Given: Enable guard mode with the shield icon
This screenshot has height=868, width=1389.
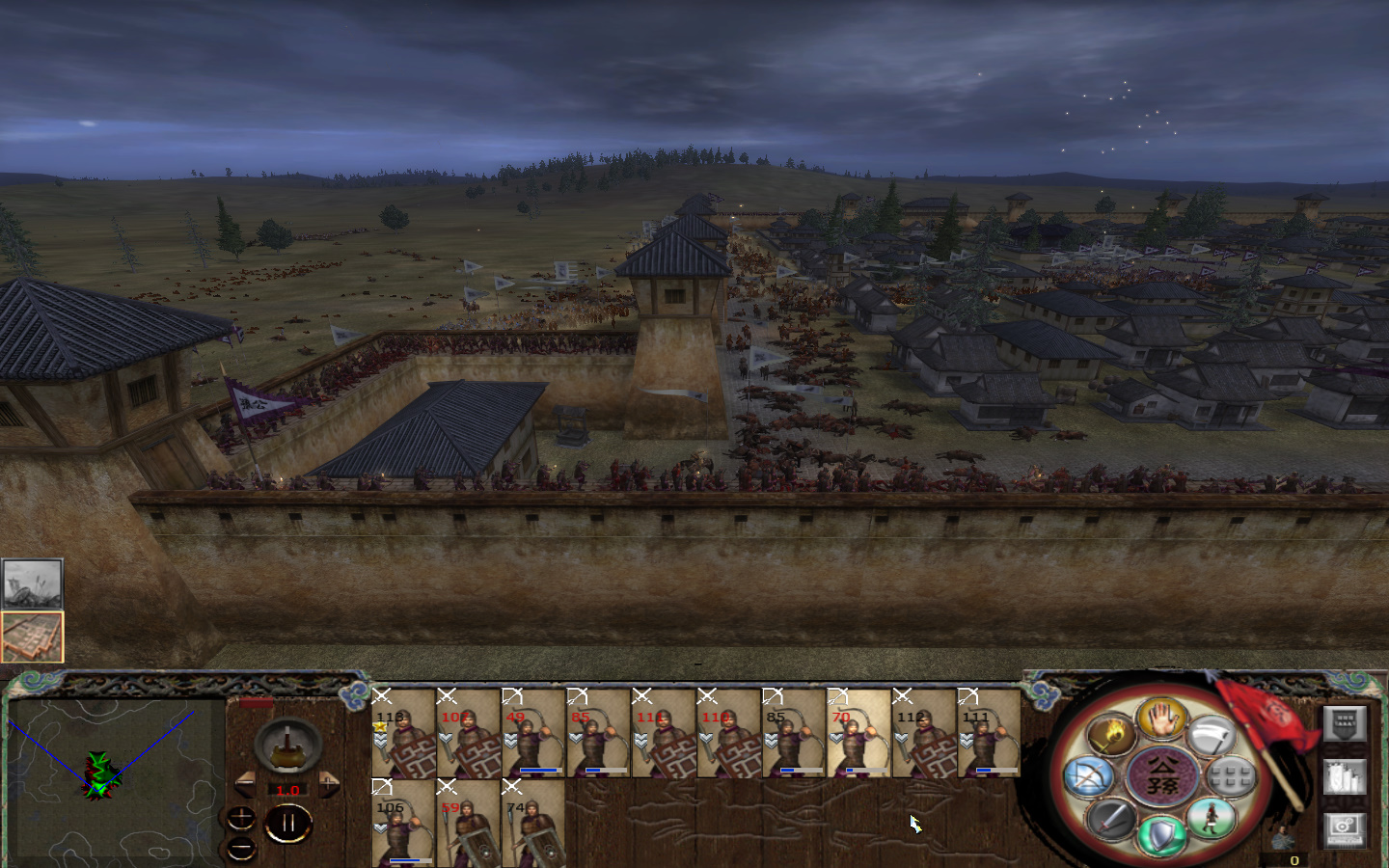Looking at the screenshot, I should point(1161,835).
